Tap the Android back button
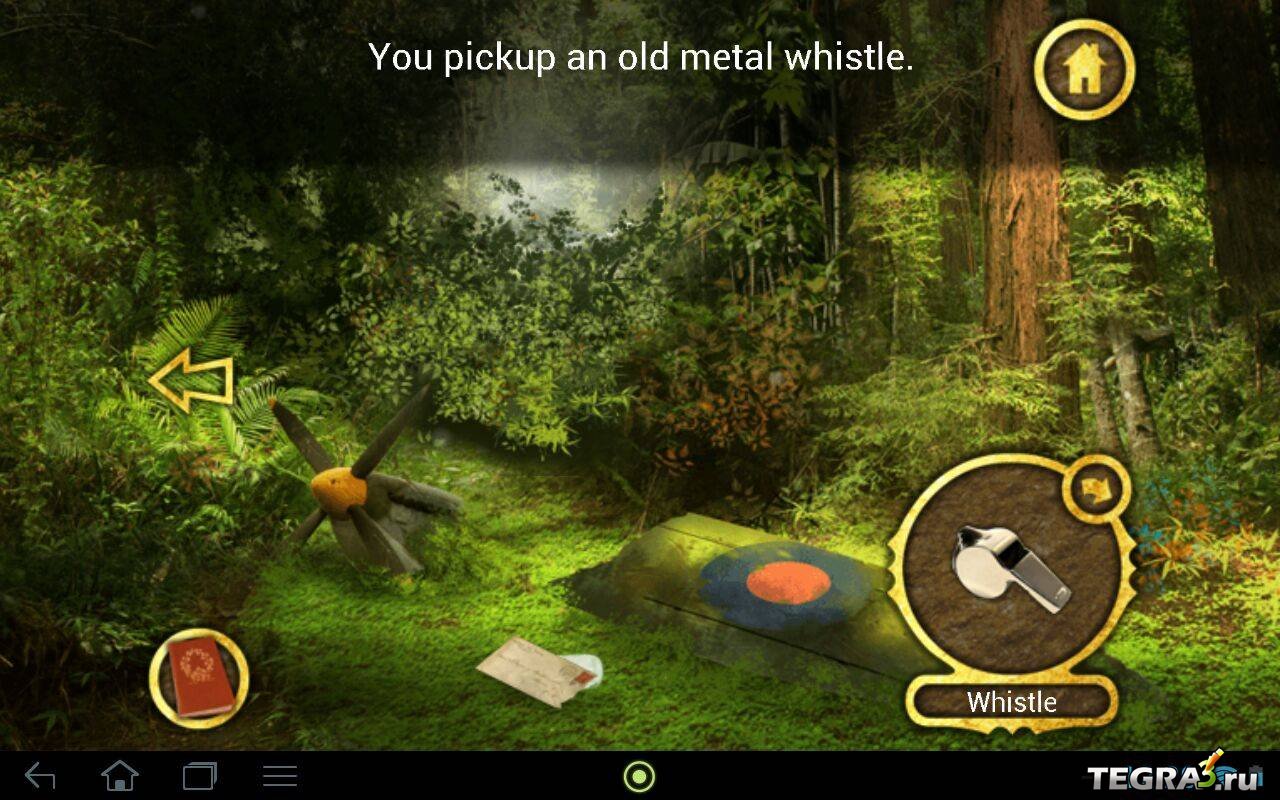This screenshot has height=800, width=1280. 40,776
